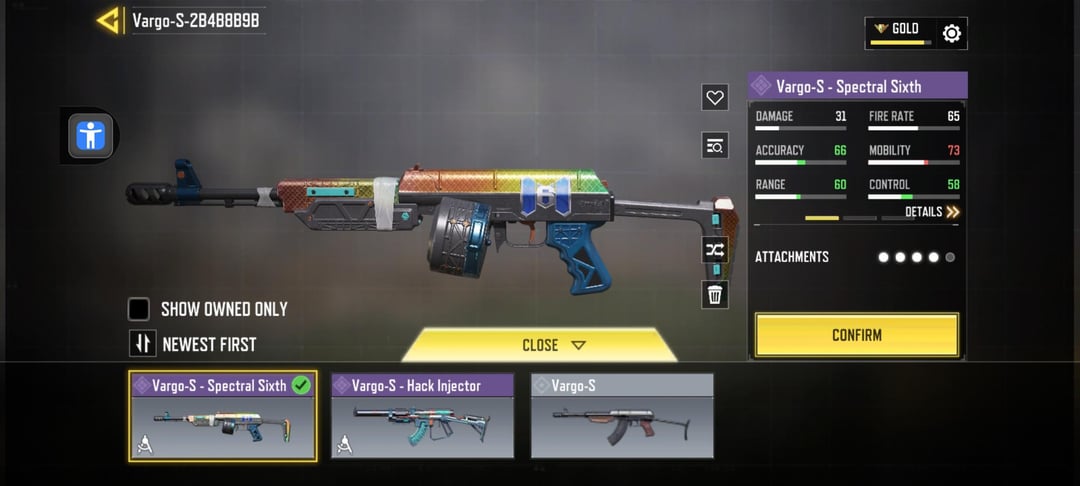Pick the default Vargo-S weapon tile
Viewport: 1080px width, 486px height.
pos(622,417)
